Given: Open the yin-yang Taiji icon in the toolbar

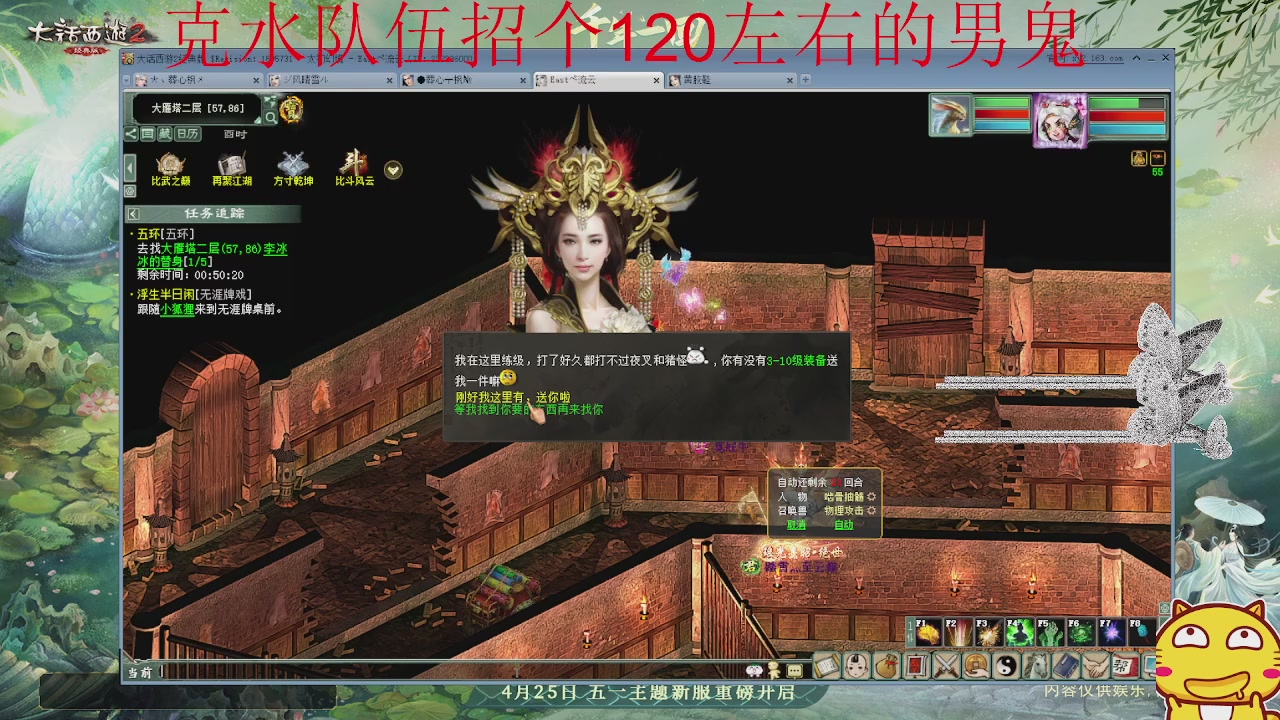Looking at the screenshot, I should tap(1005, 667).
